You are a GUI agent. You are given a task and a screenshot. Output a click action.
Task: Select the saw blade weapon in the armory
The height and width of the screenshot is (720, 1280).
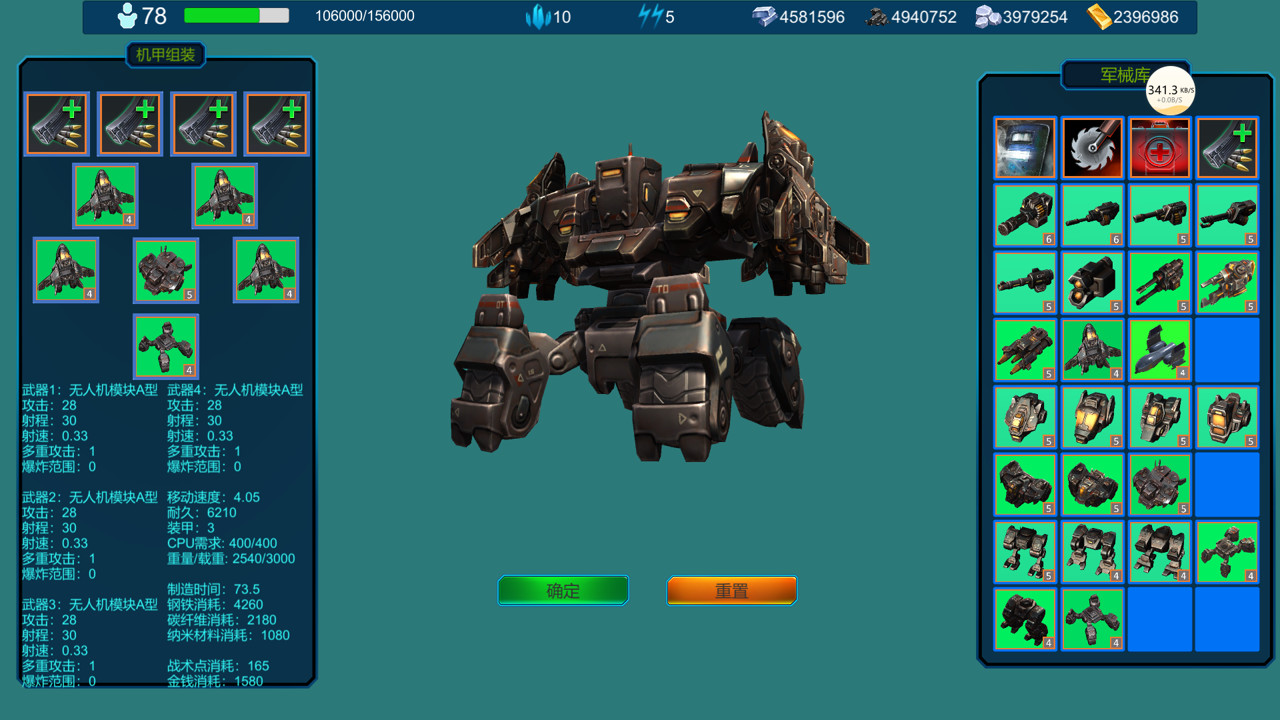(1092, 147)
